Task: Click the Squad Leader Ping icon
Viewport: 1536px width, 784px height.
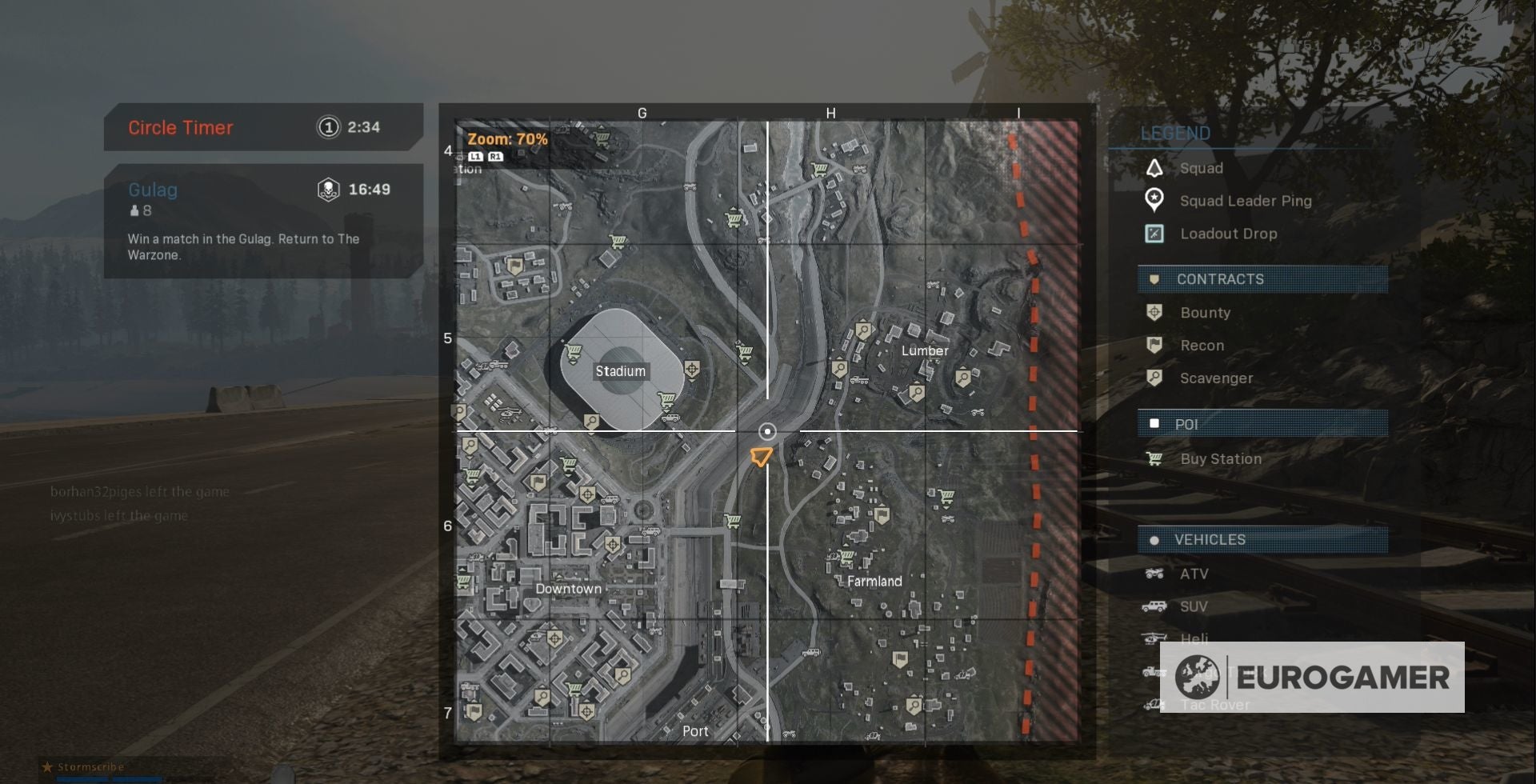Action: click(1155, 200)
